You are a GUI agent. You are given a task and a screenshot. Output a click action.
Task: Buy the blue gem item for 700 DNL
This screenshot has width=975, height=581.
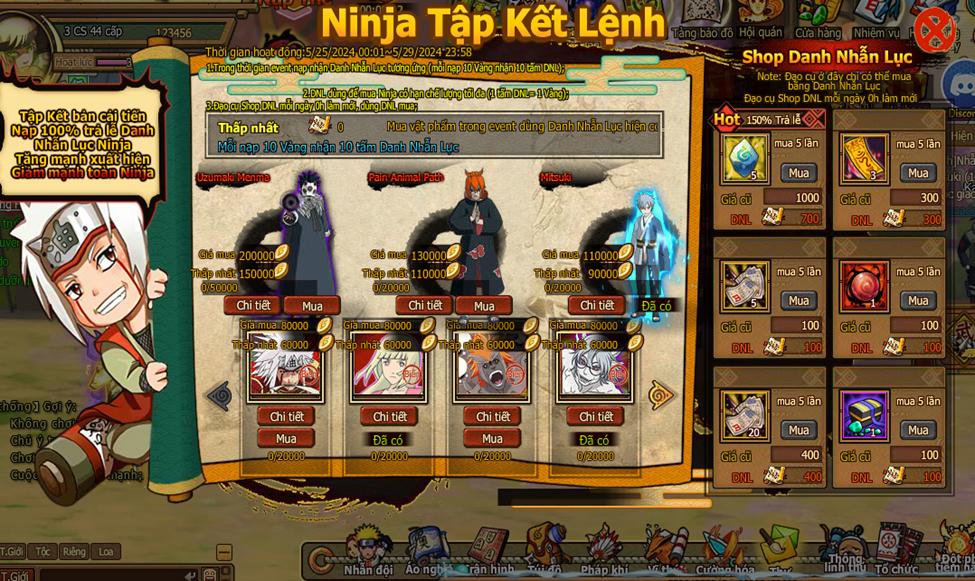[x=798, y=173]
